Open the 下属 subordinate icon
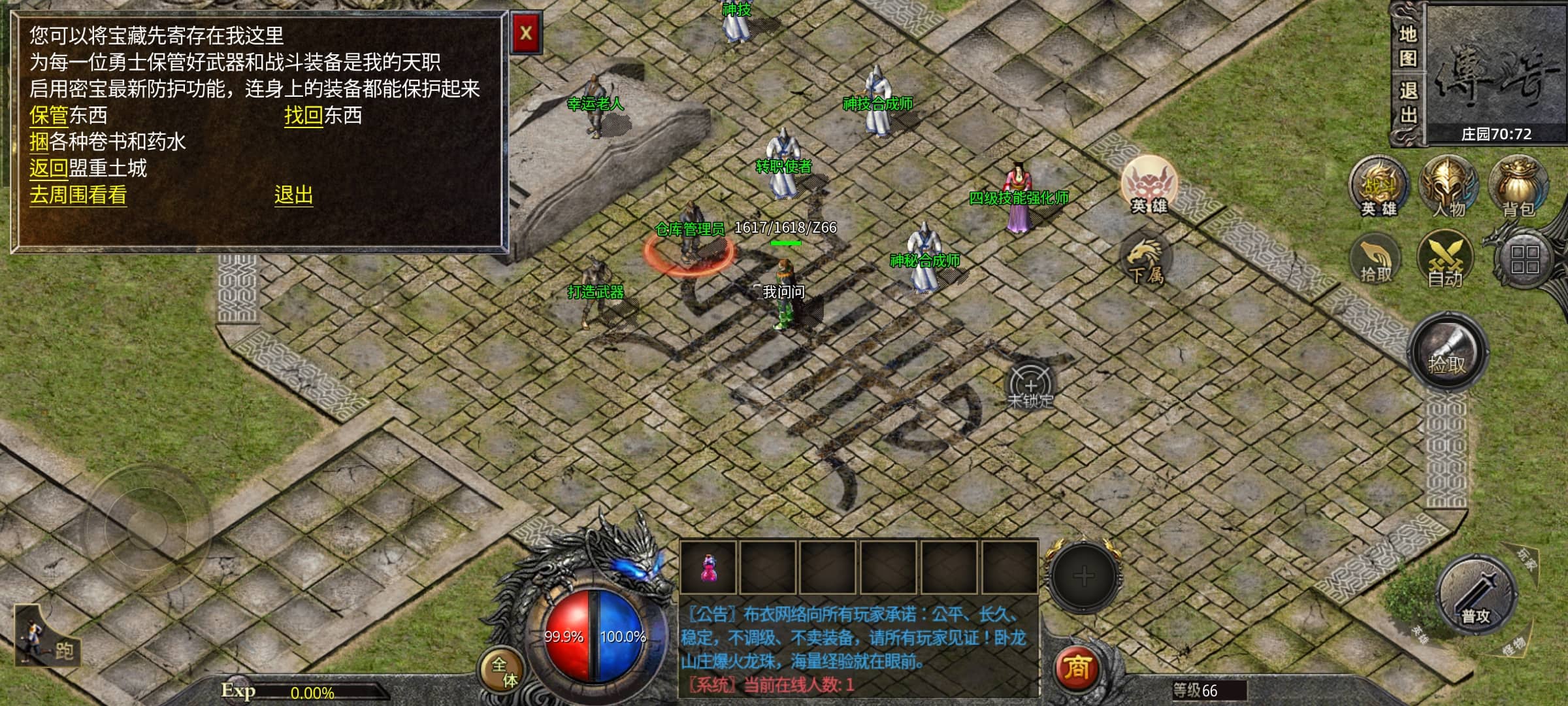This screenshot has width=1568, height=706. coord(1145,260)
